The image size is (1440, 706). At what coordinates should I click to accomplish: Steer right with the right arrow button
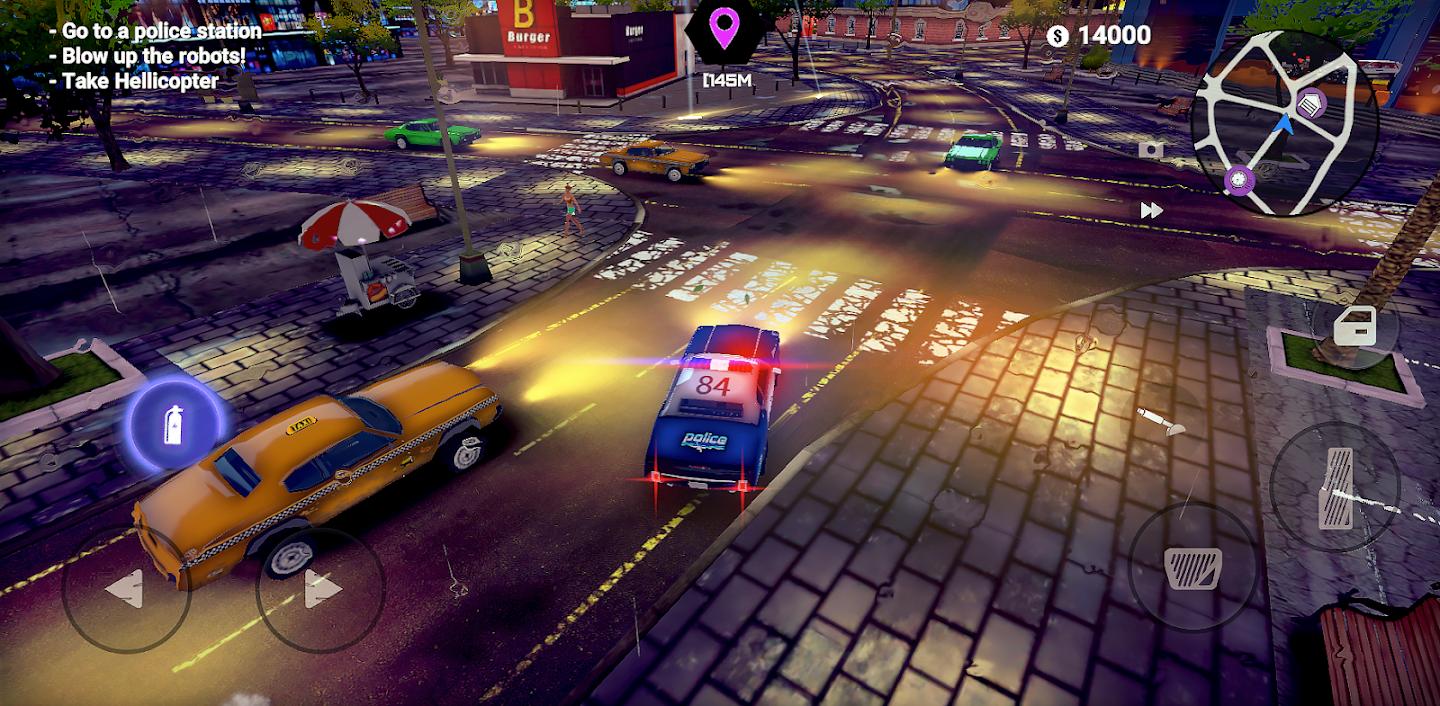click(x=320, y=589)
